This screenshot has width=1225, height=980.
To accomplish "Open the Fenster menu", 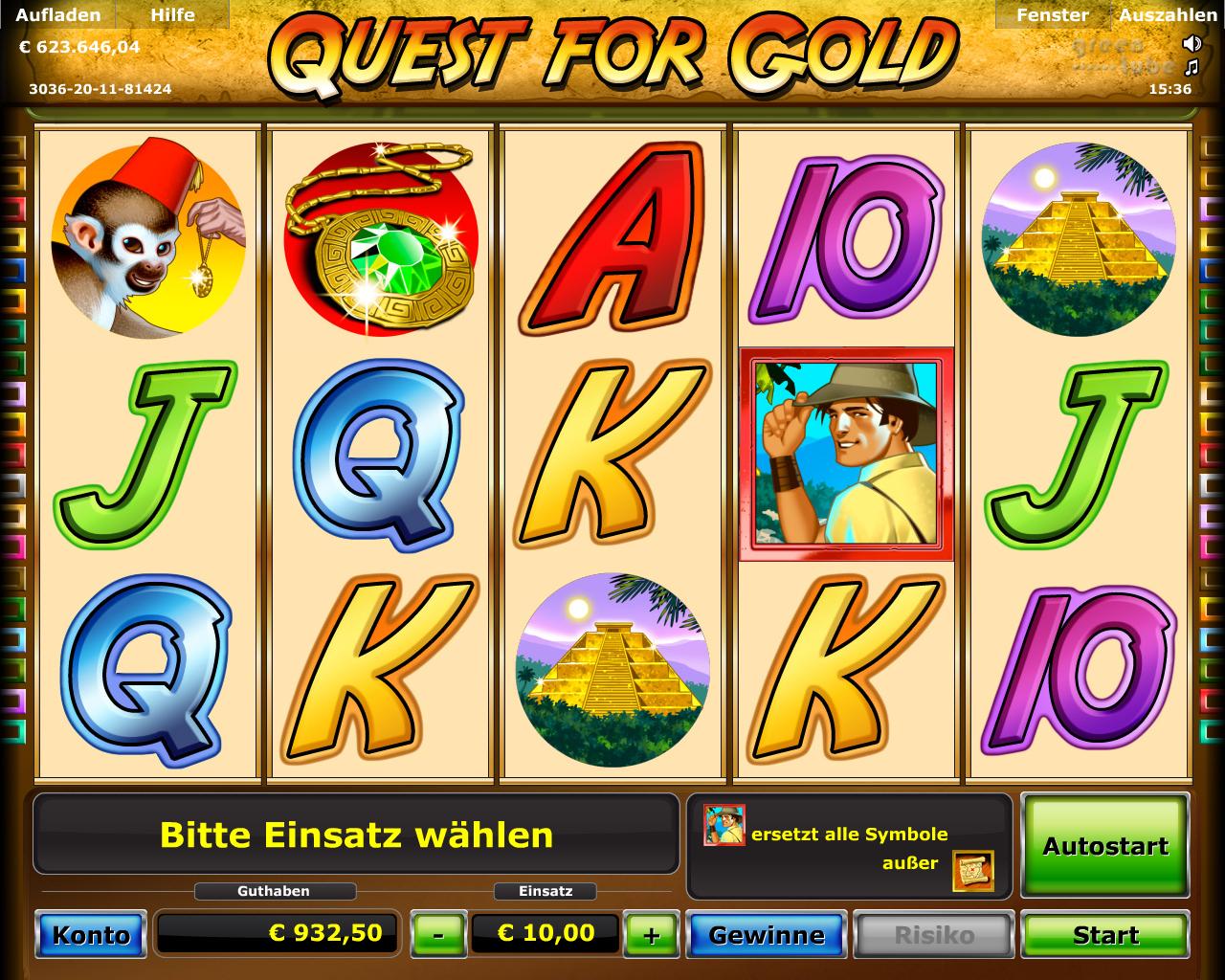I will pos(1052,15).
